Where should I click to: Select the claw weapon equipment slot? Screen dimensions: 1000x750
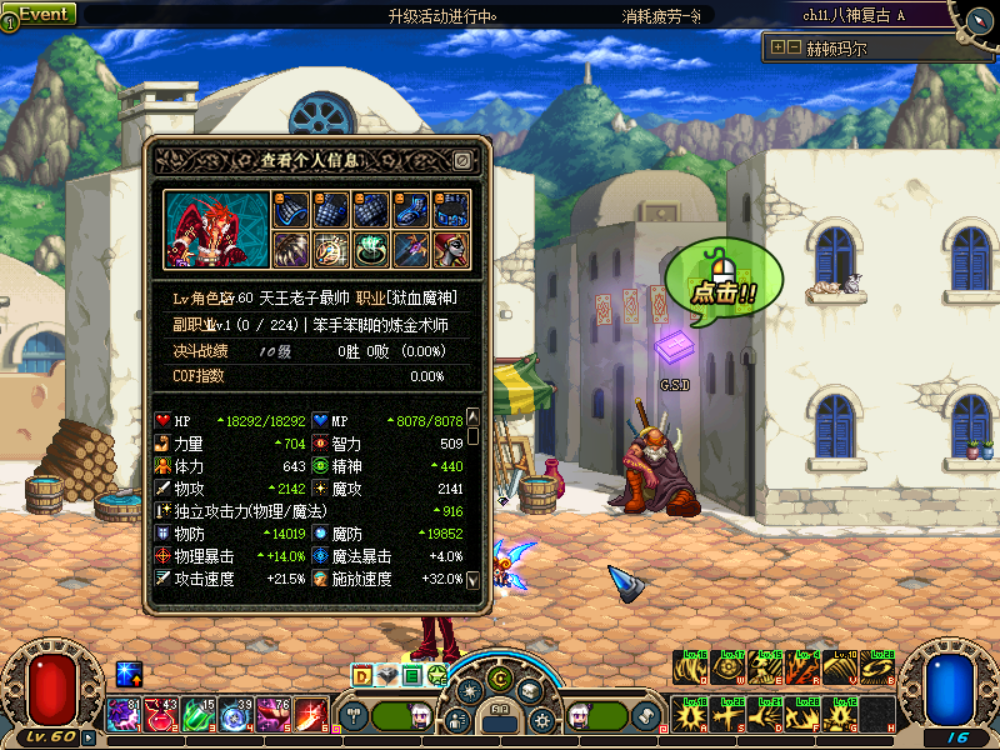[292, 249]
